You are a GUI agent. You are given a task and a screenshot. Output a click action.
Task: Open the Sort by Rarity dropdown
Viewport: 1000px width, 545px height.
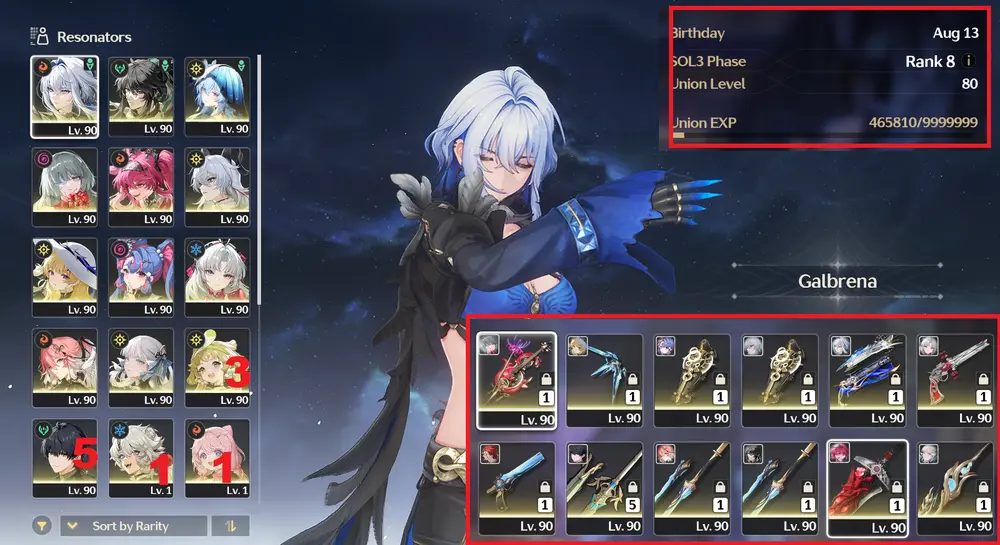[x=134, y=526]
